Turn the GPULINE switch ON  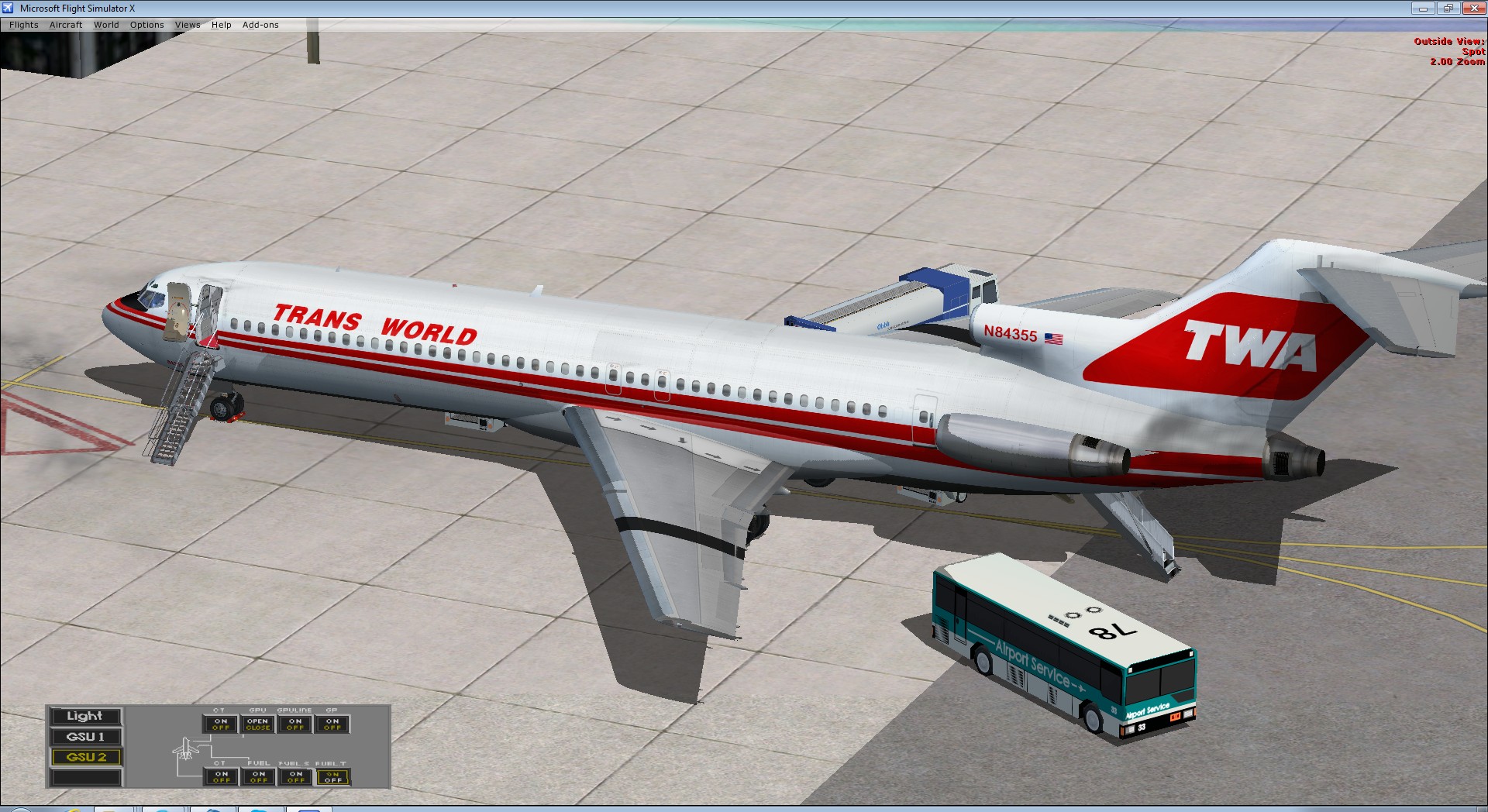pos(294,719)
